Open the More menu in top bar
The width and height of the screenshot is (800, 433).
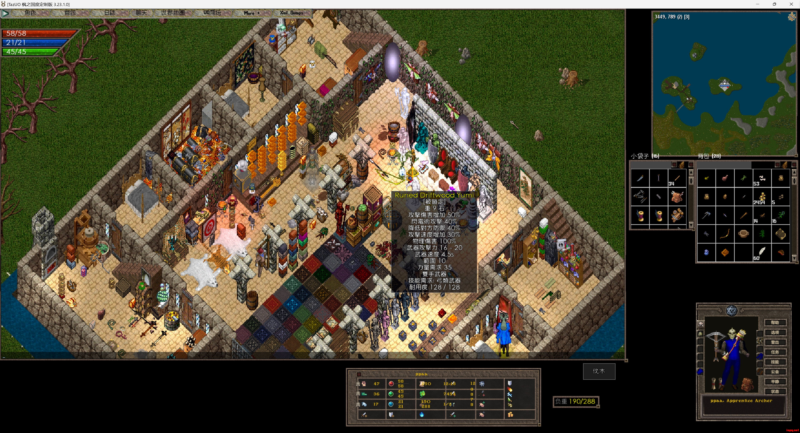pos(250,13)
